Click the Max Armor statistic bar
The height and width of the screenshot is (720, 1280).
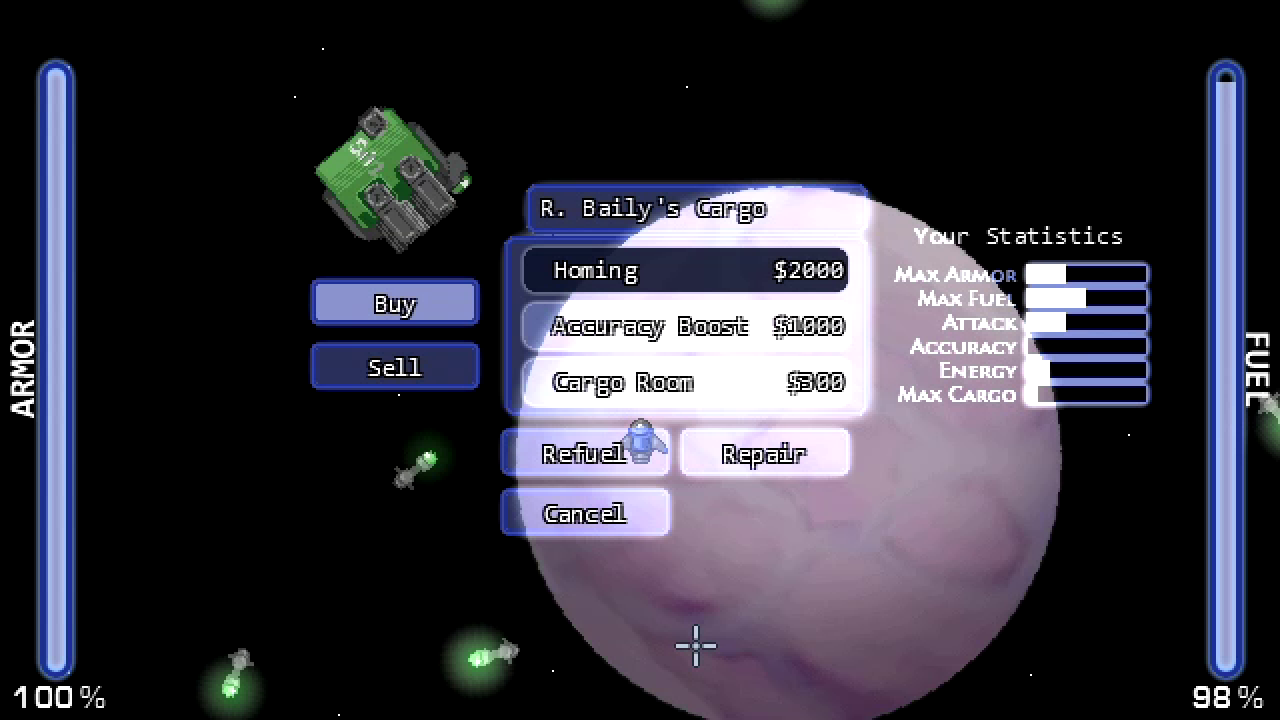click(x=1085, y=273)
